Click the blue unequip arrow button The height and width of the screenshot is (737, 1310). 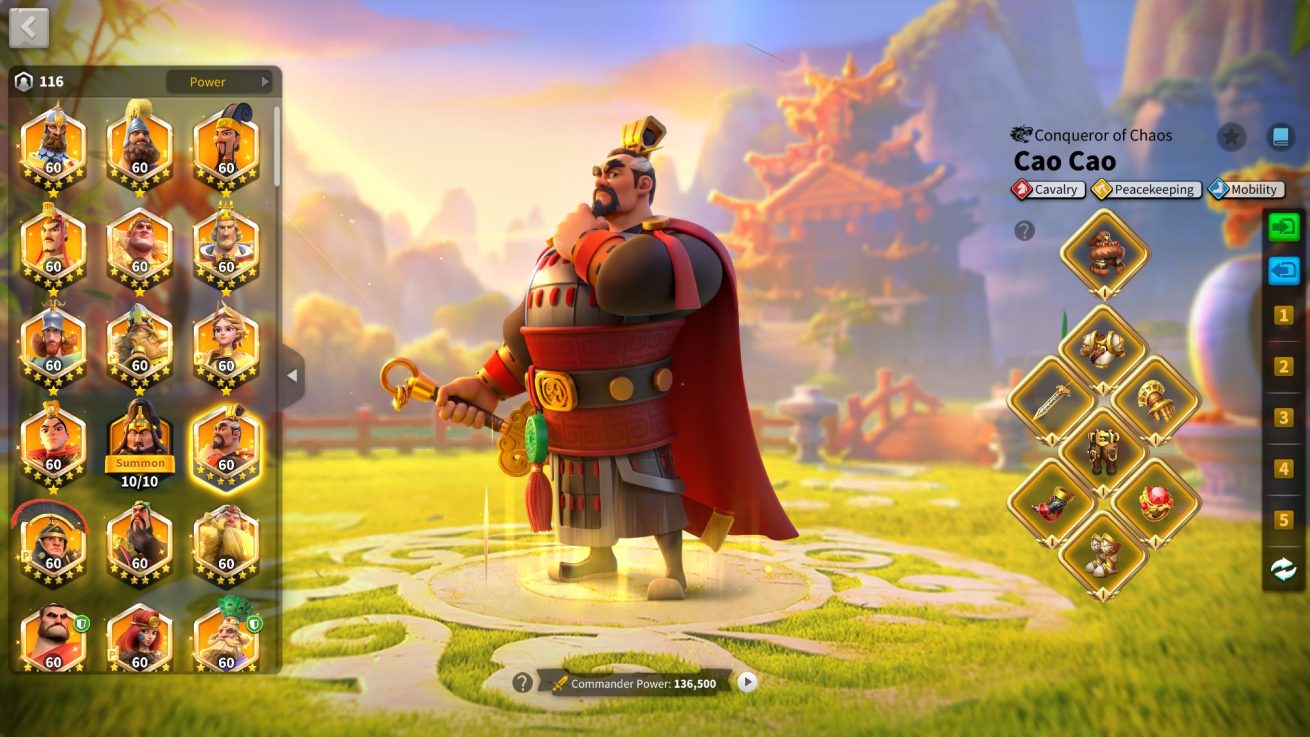(1283, 270)
